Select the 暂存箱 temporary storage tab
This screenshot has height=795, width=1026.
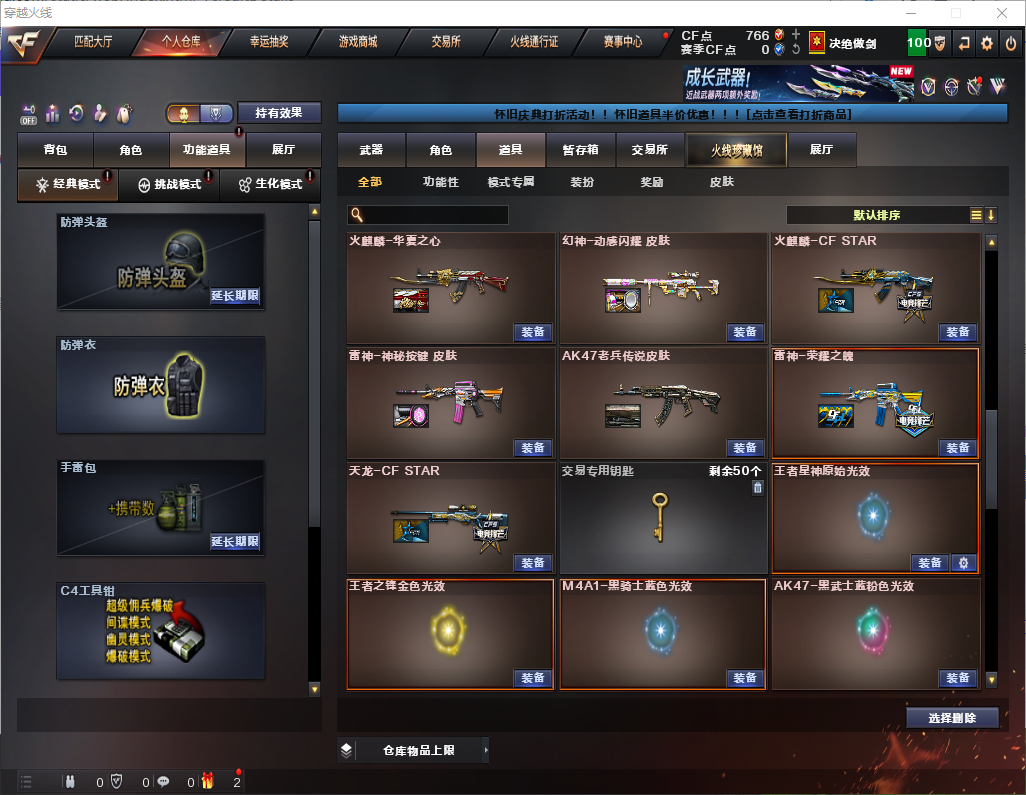(580, 150)
